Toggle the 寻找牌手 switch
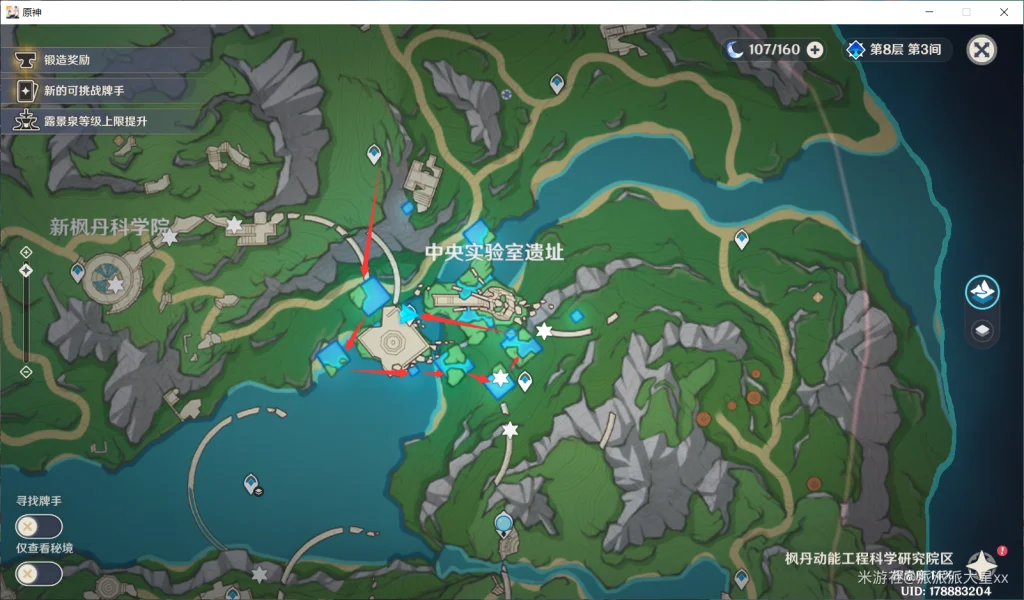 point(39,527)
